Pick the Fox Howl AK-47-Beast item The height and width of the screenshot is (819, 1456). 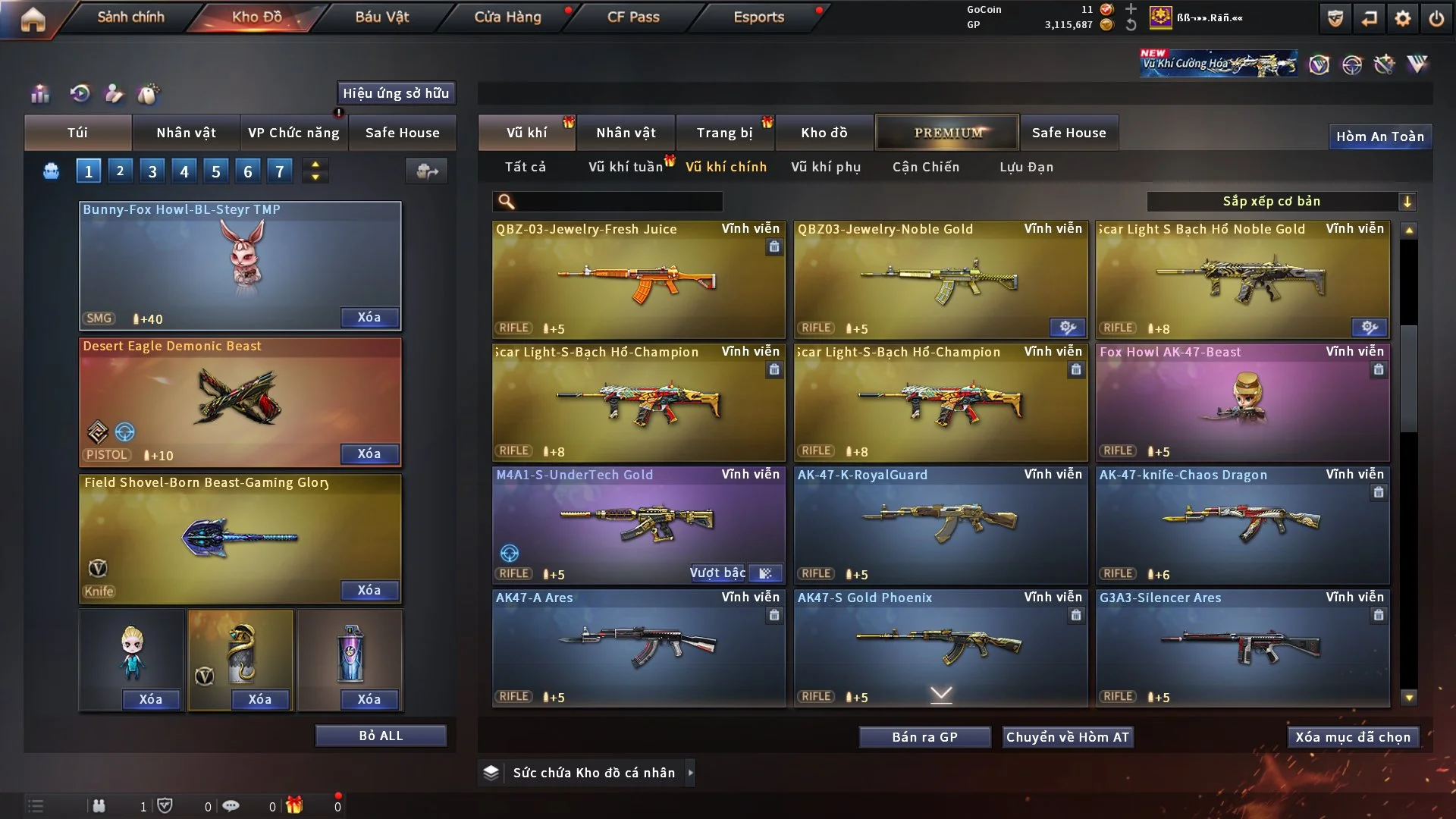(1242, 402)
